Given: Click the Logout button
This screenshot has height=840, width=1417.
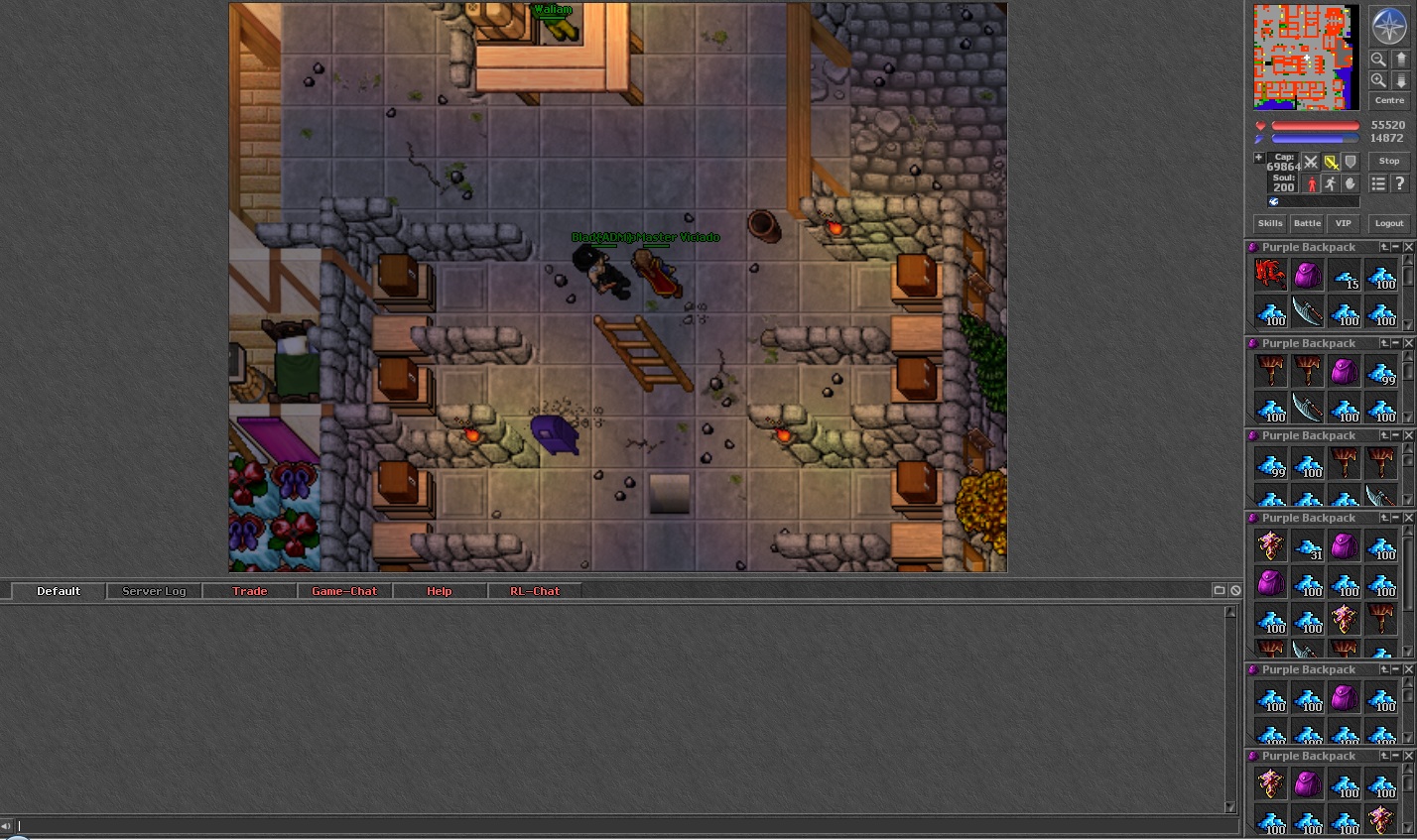Looking at the screenshot, I should pyautogui.click(x=1388, y=223).
